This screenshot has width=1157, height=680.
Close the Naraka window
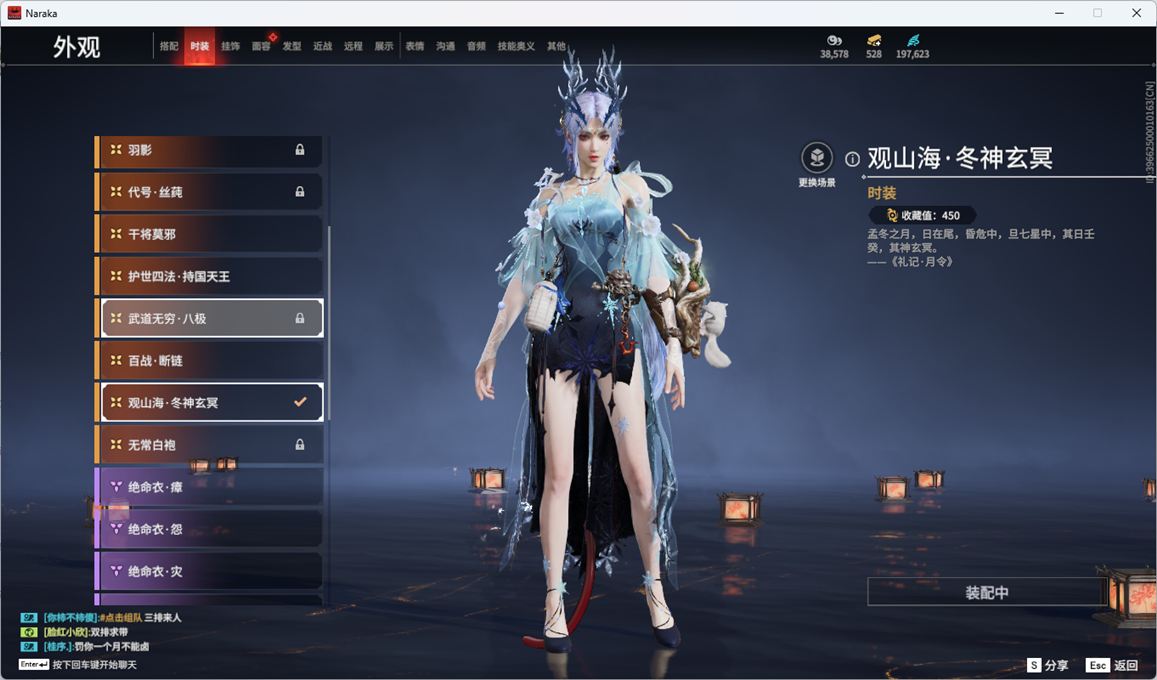(x=1136, y=13)
